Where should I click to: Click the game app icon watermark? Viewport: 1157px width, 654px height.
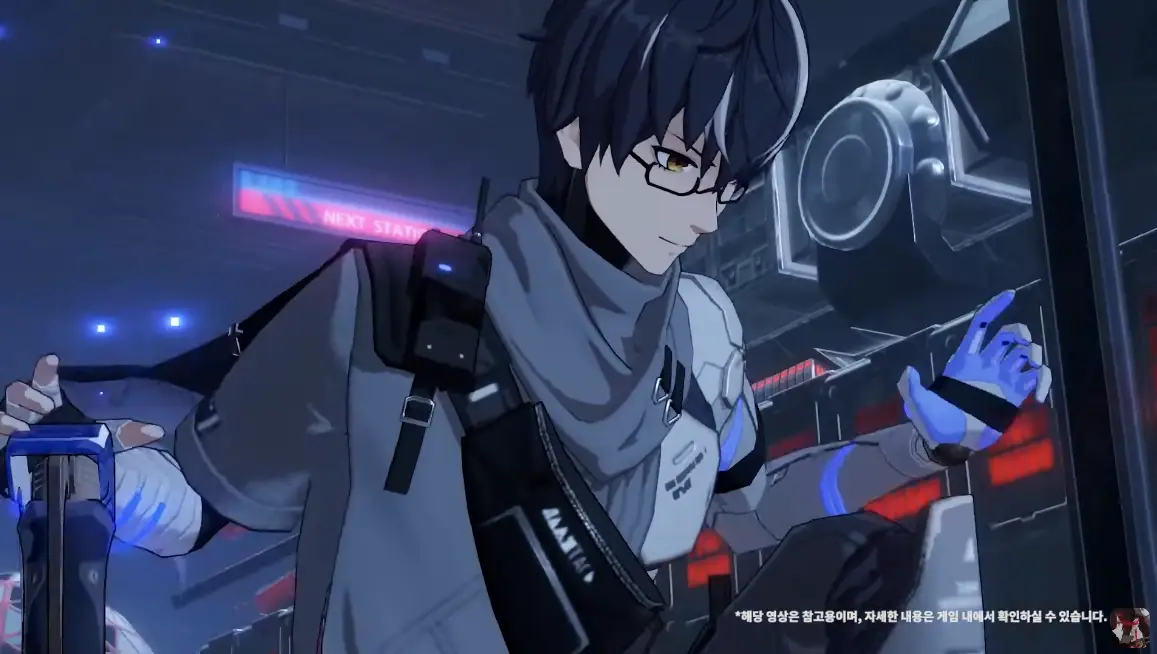click(1130, 626)
